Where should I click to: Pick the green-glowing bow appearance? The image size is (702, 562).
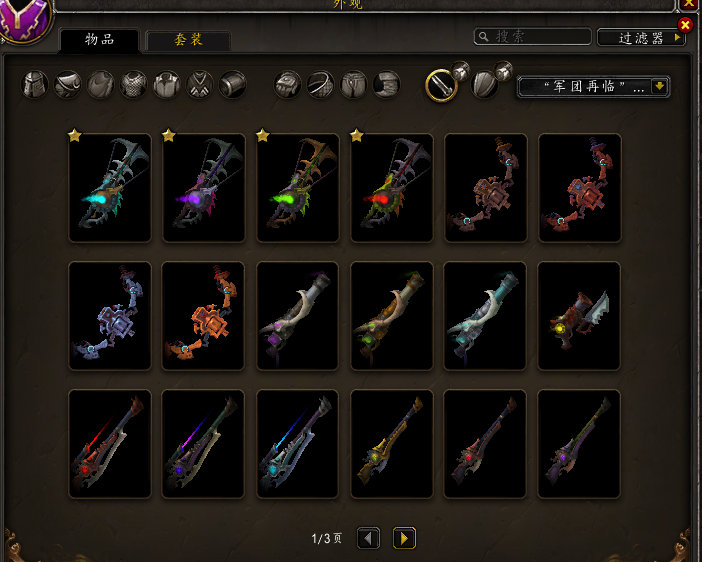click(x=298, y=188)
